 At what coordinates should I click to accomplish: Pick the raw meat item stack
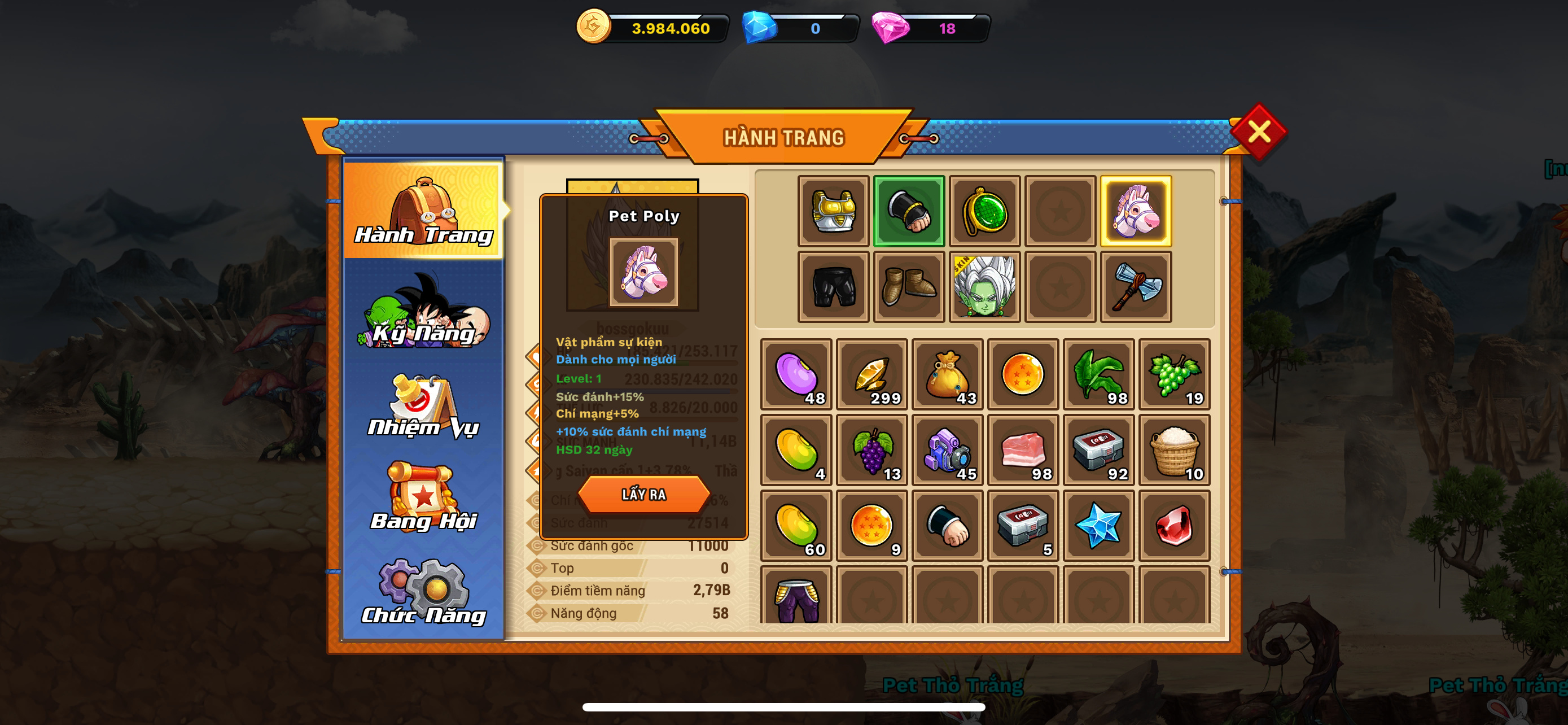pos(1023,450)
